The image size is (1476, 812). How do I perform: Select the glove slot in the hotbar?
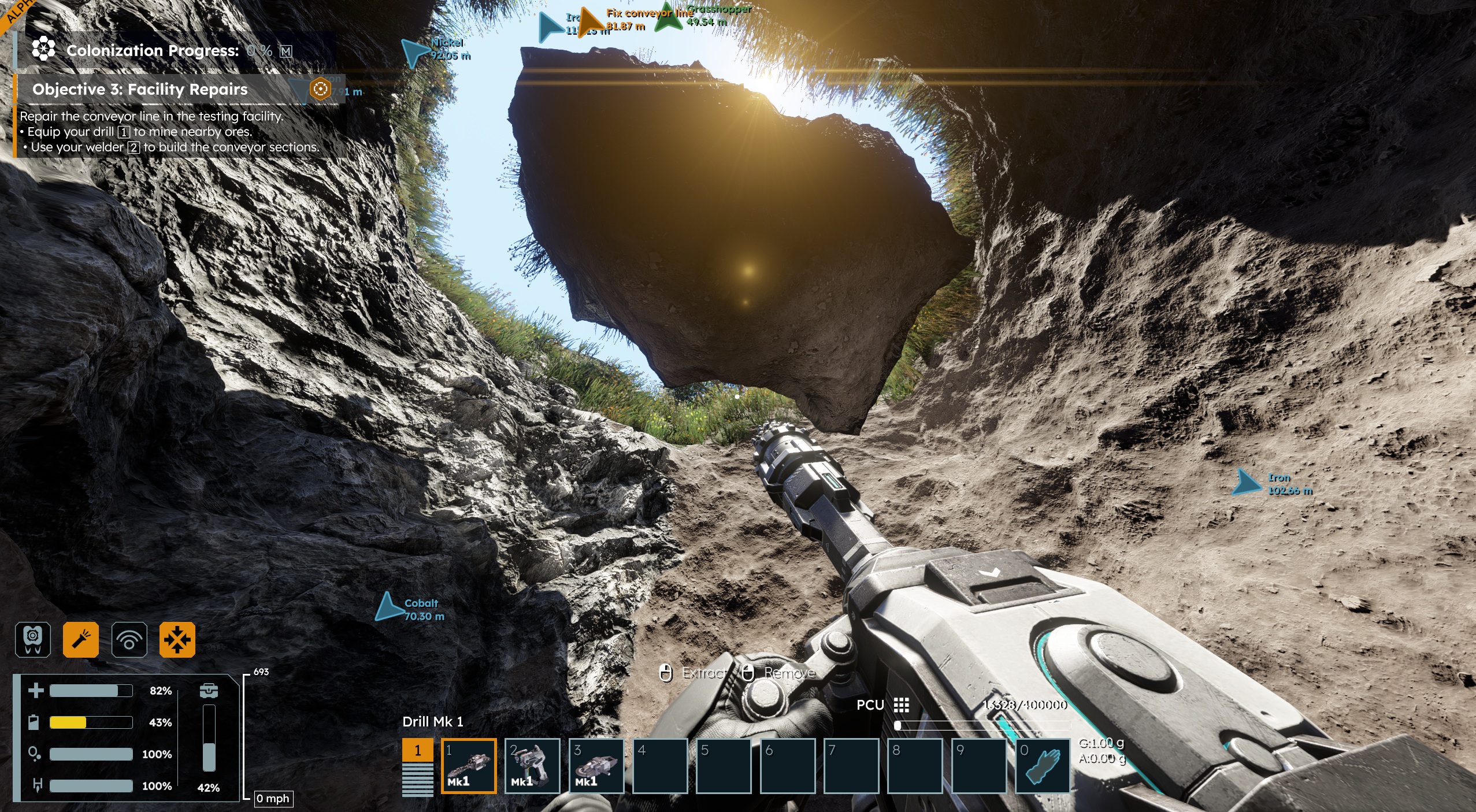[1043, 766]
